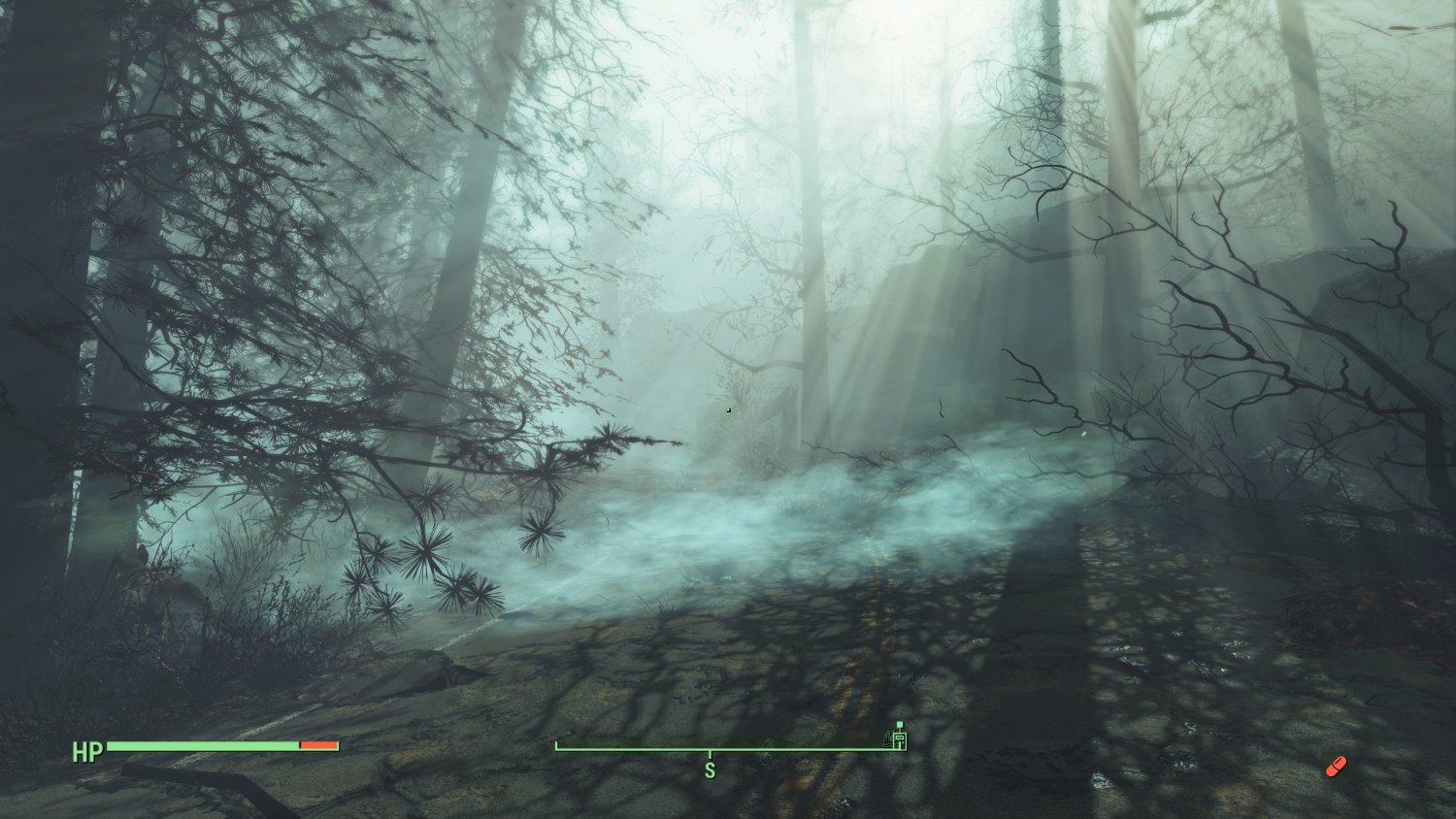
Task: Select the tree sprite on the compass marker
Action: (x=887, y=740)
